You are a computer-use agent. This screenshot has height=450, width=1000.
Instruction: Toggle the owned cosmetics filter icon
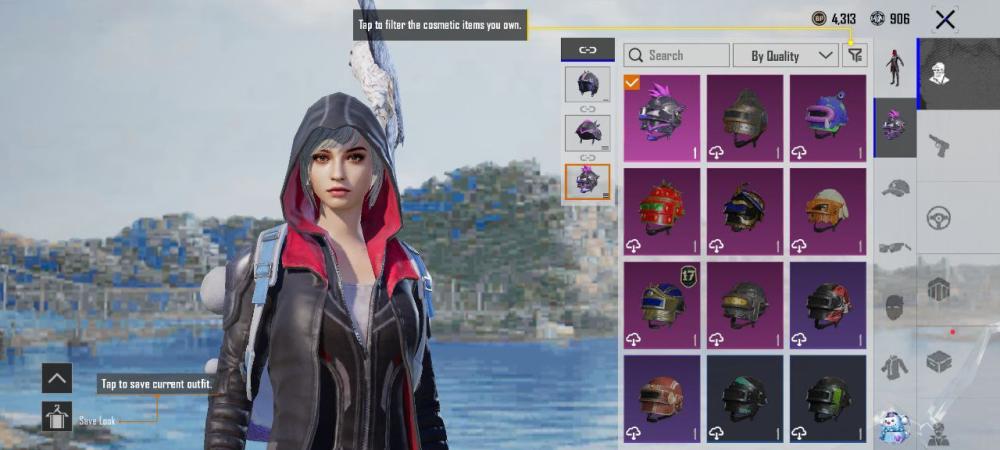tap(854, 56)
